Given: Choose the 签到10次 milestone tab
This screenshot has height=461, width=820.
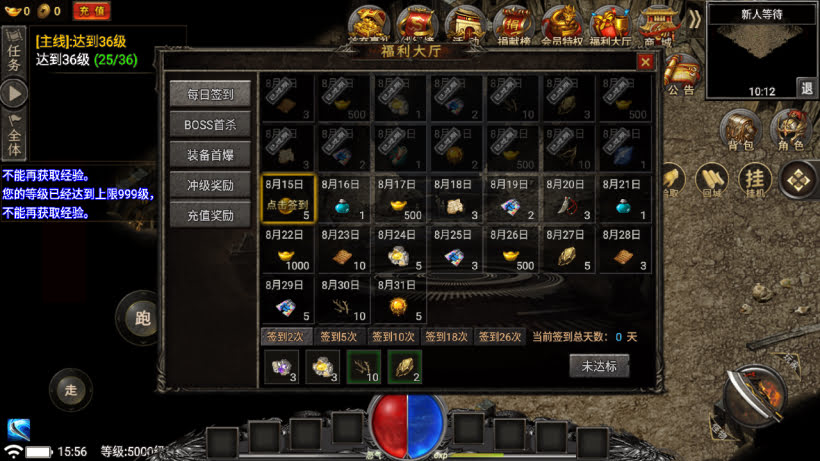Looking at the screenshot, I should click(x=393, y=337).
